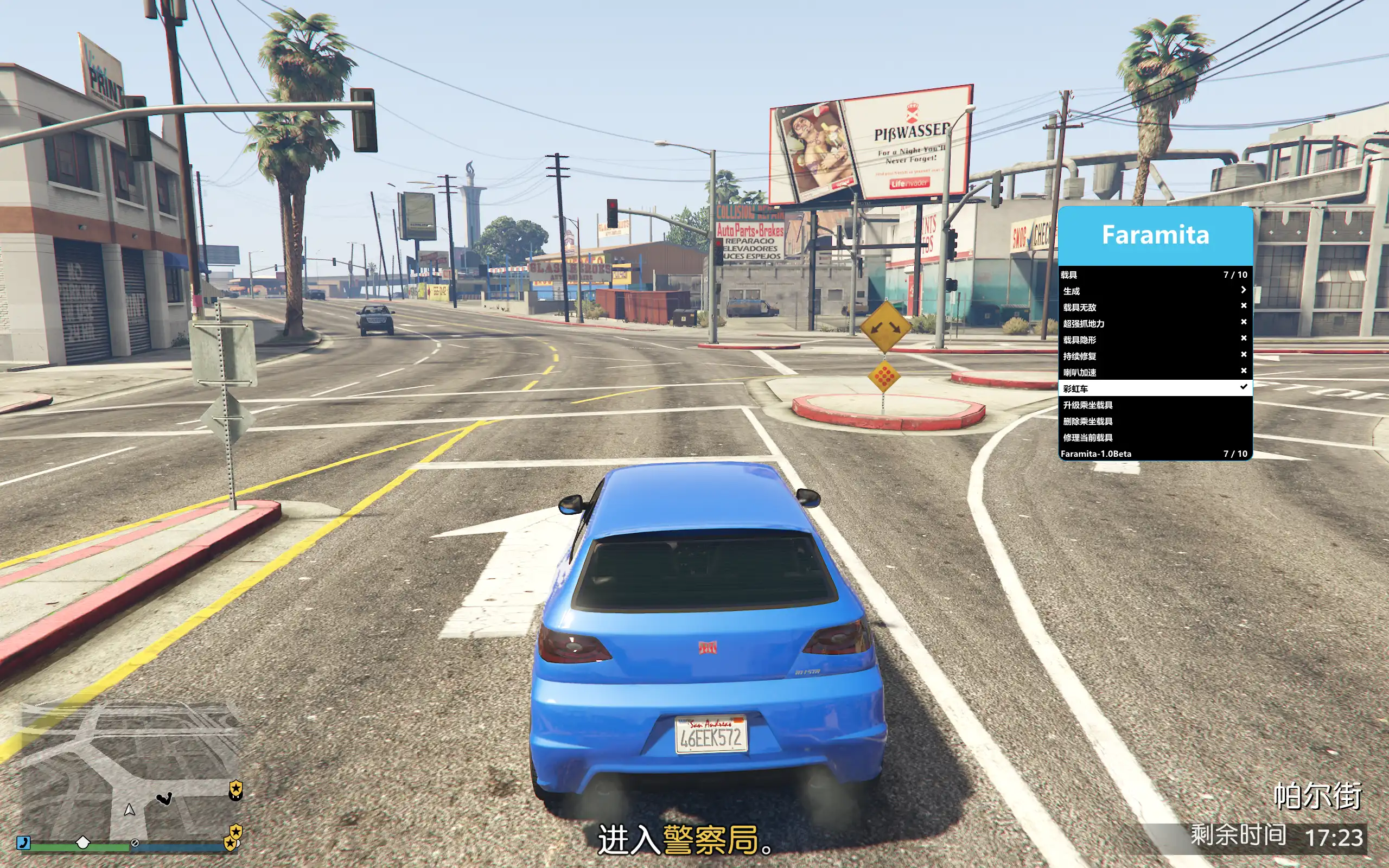
Task: Click the blue phone icon on minimap
Action: point(23,842)
